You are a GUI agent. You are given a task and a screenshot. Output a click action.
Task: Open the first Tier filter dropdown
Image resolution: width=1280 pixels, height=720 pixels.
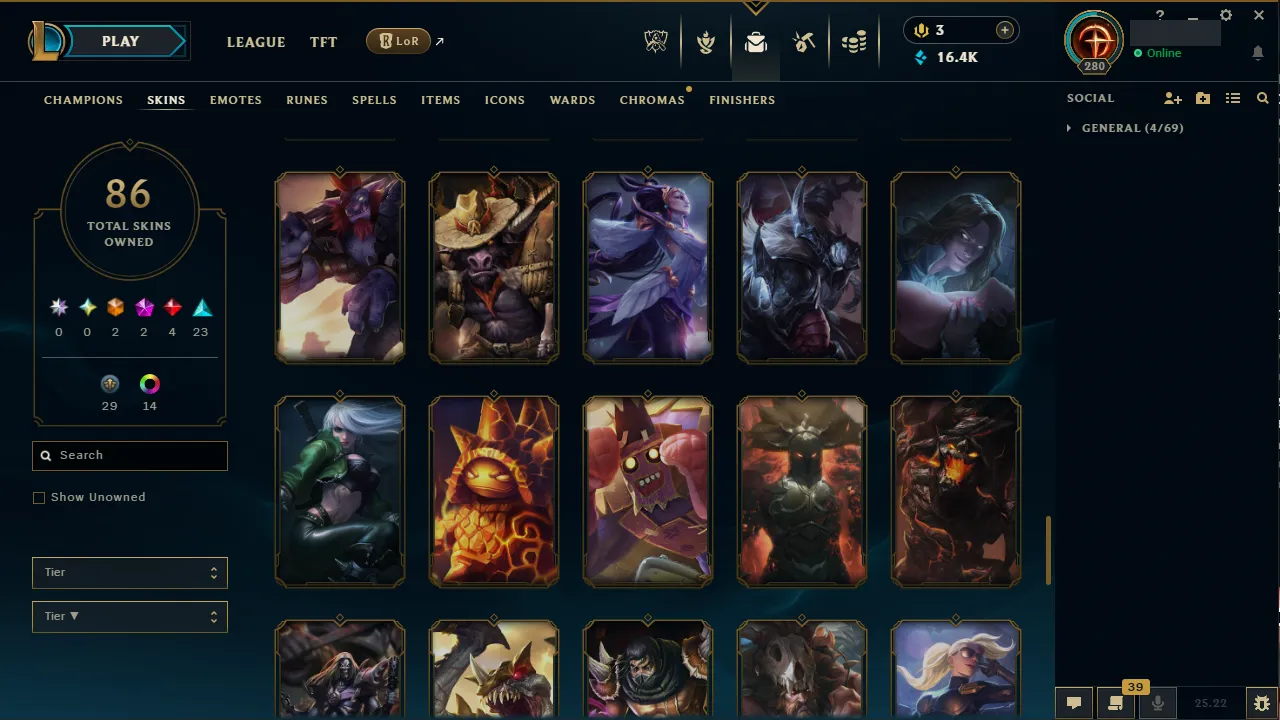pos(129,572)
